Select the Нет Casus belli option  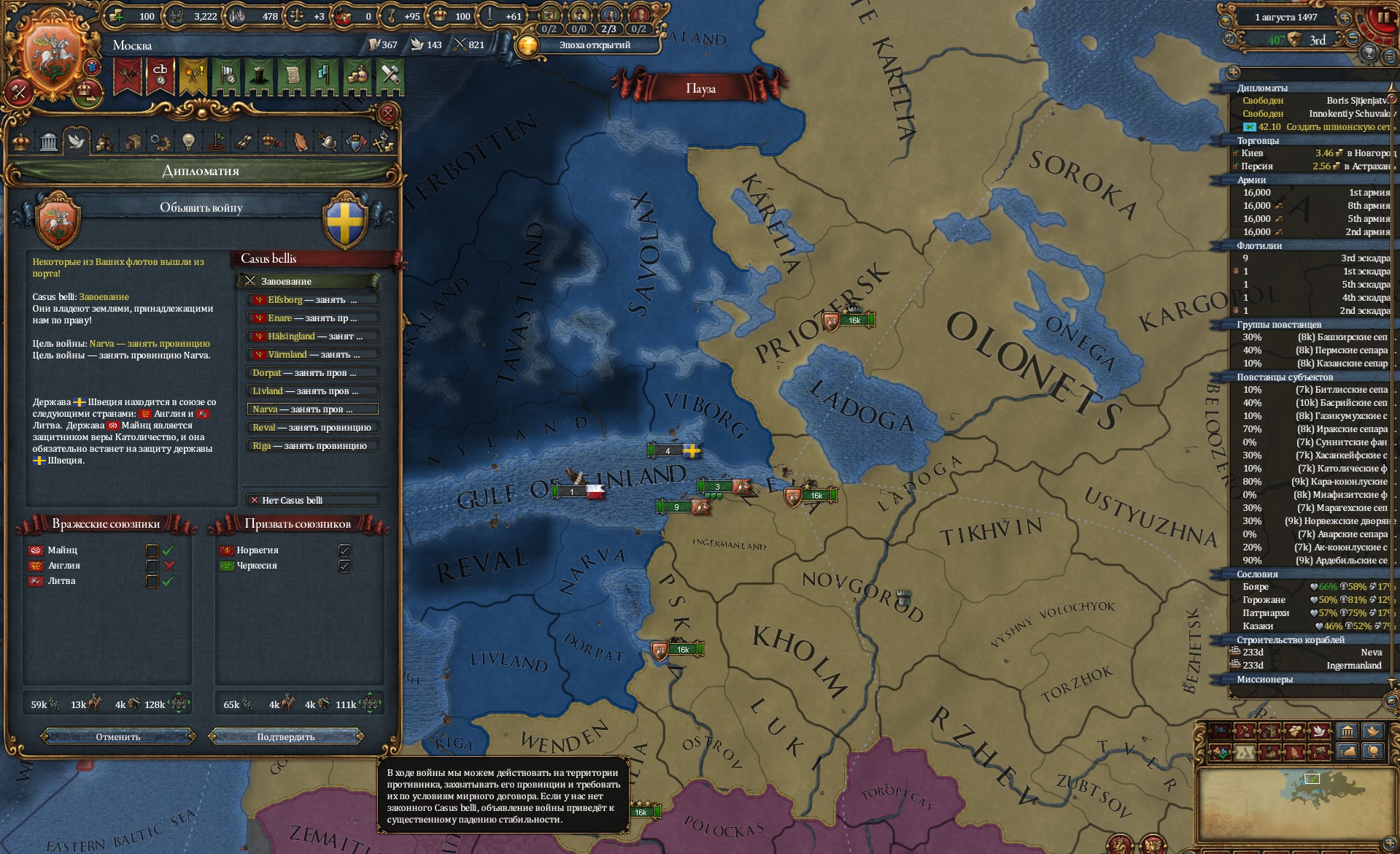[x=312, y=500]
